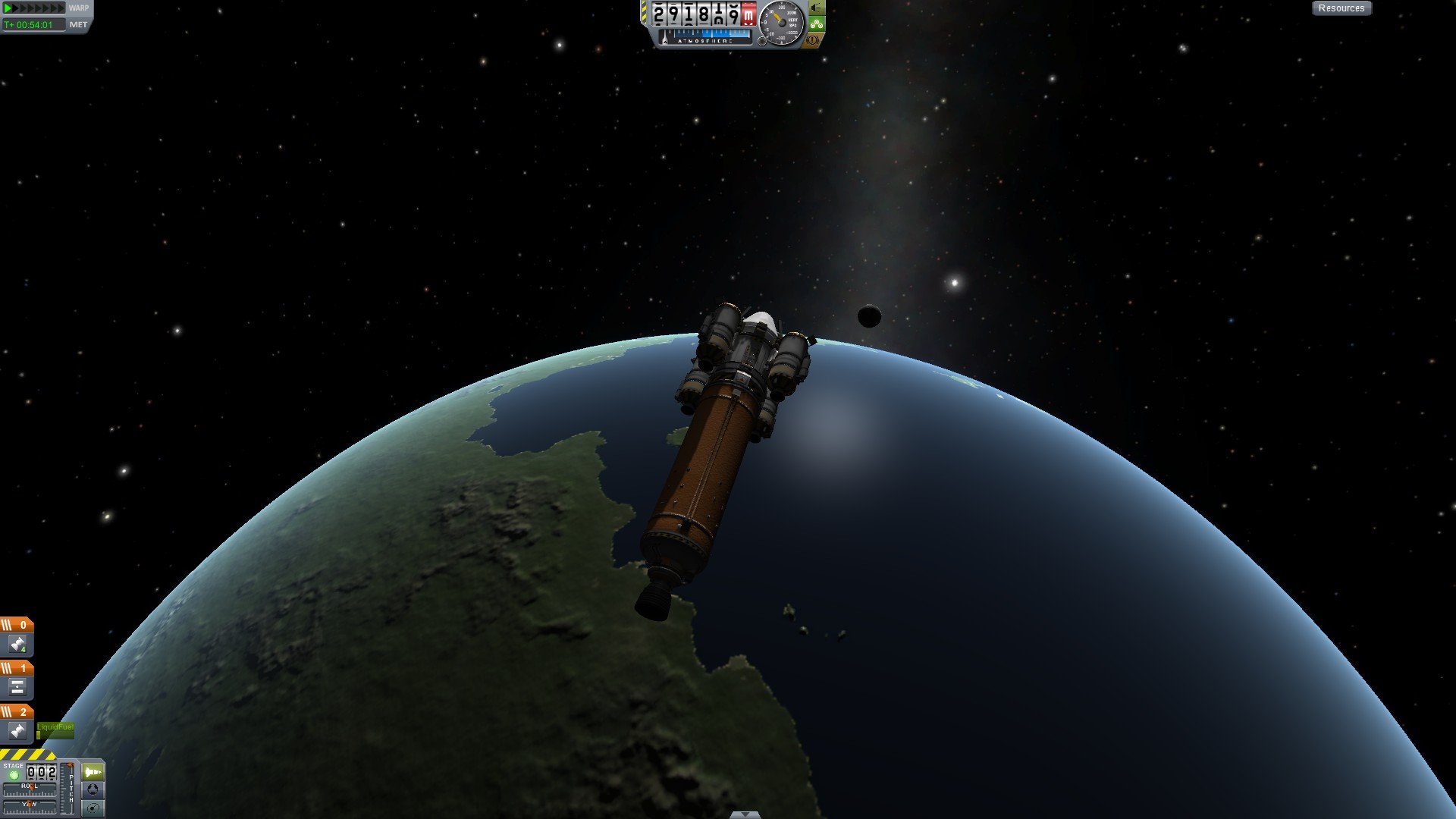The width and height of the screenshot is (1456, 819).
Task: Expand the navball tab at bottom center
Action: (x=745, y=814)
